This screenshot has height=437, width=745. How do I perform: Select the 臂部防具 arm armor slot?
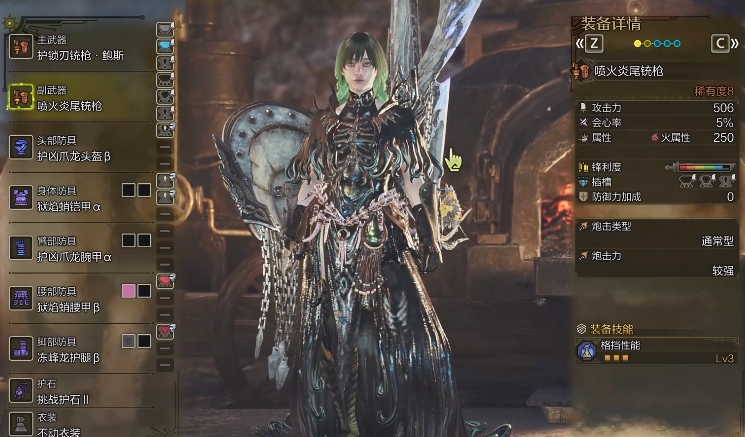80,248
